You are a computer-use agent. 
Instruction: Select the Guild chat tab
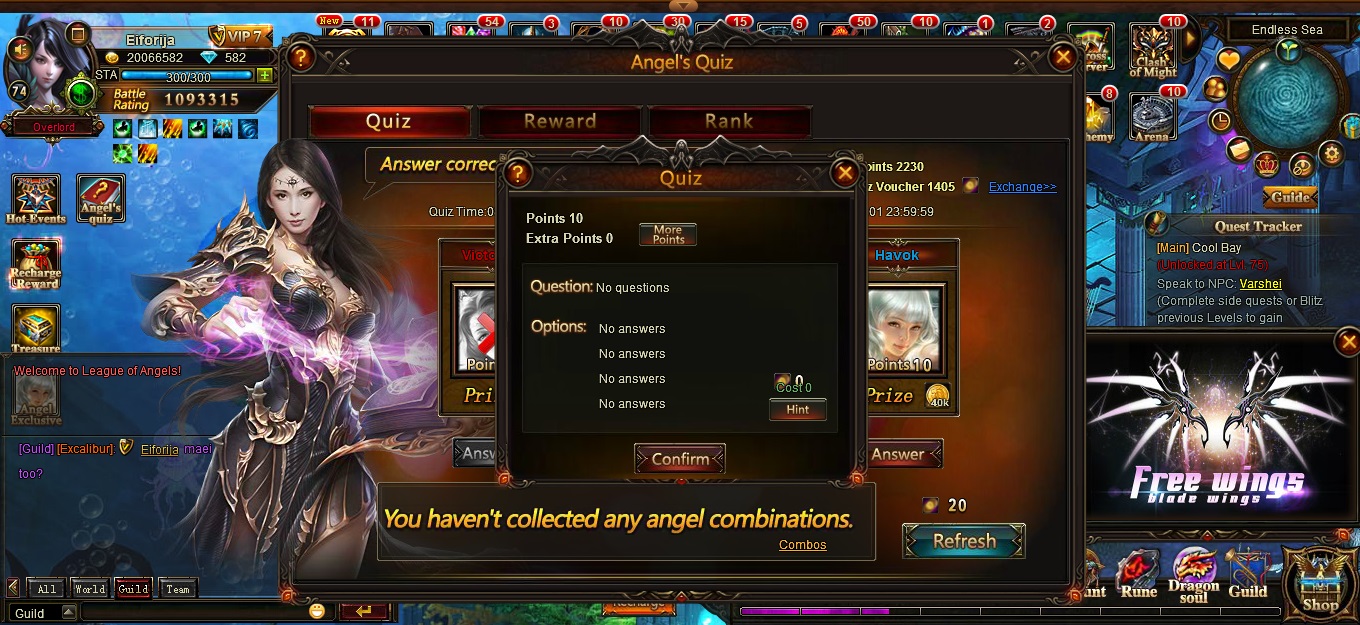[x=133, y=589]
